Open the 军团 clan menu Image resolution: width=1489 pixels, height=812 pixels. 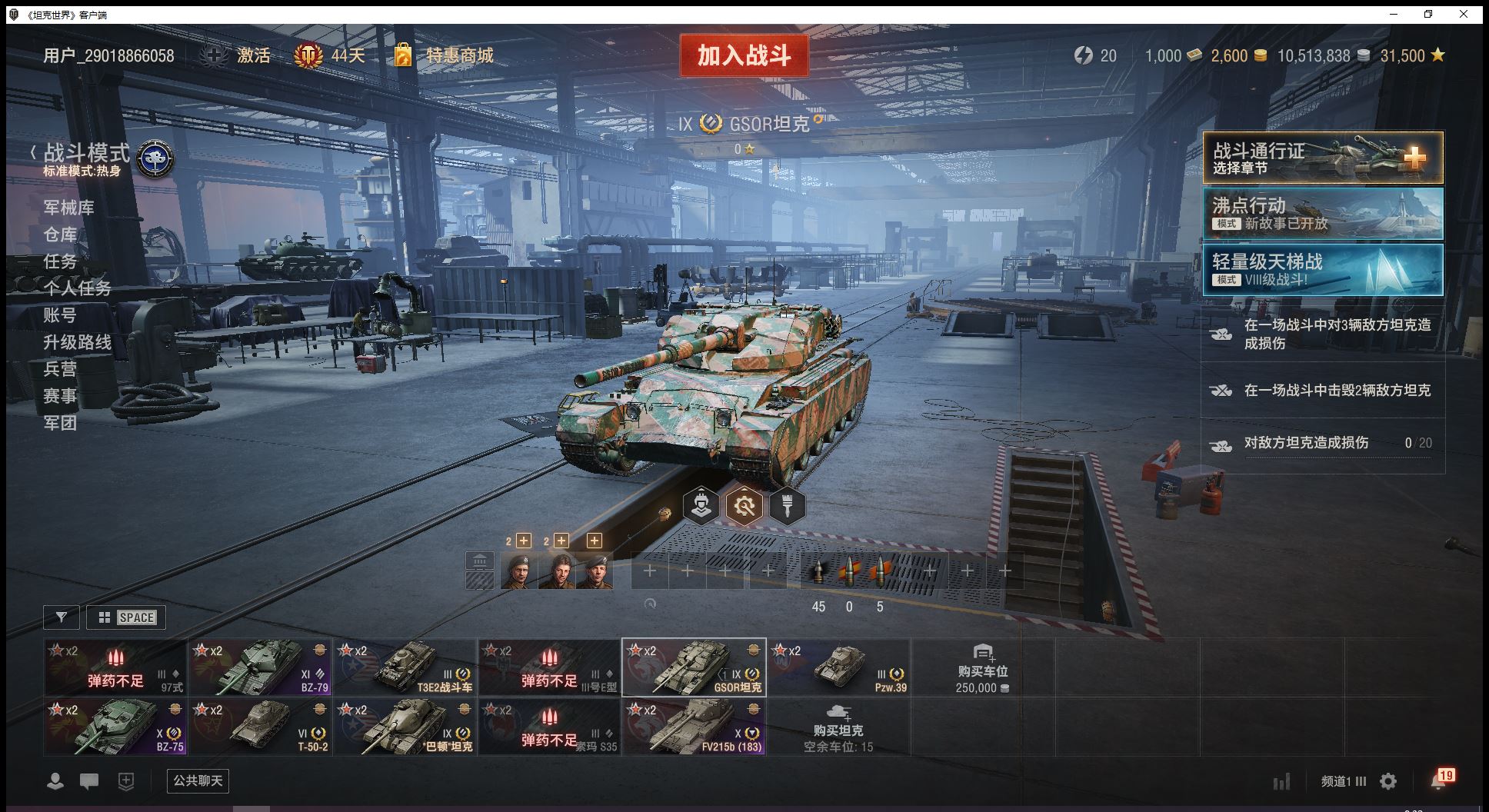pos(60,423)
